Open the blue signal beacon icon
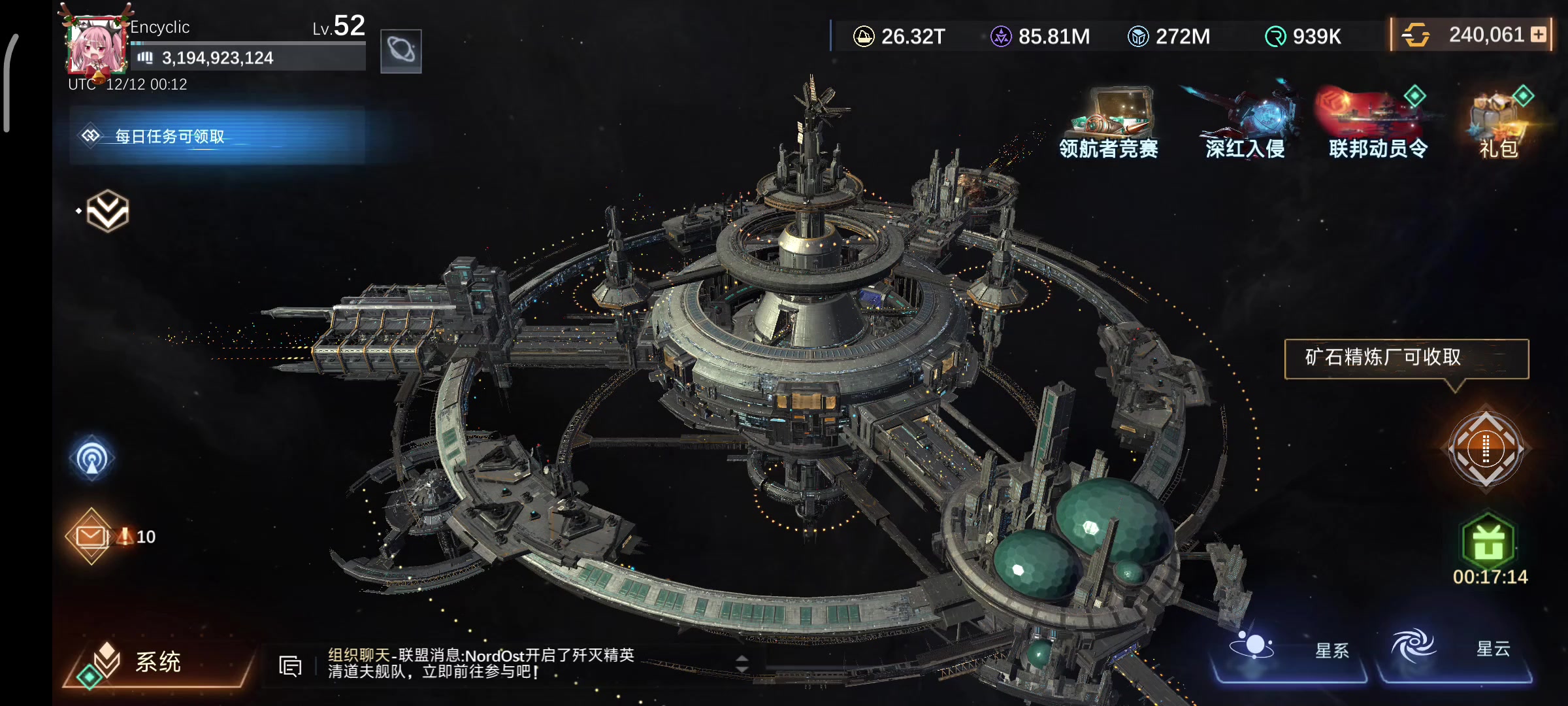 pos(92,458)
